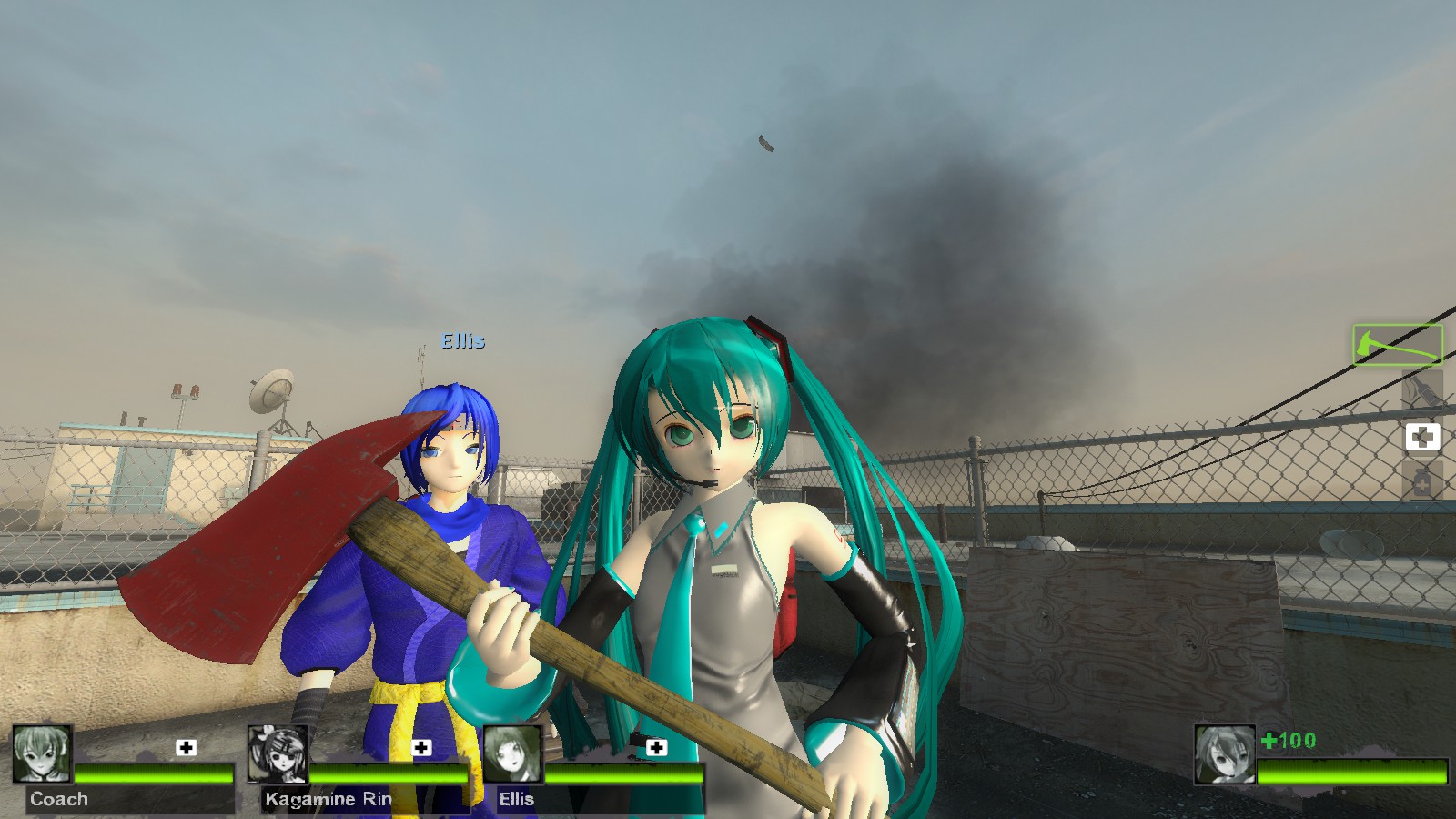Click the medkit icon on Kagamine Rin's panel
Viewport: 1456px width, 819px height.
[x=421, y=747]
